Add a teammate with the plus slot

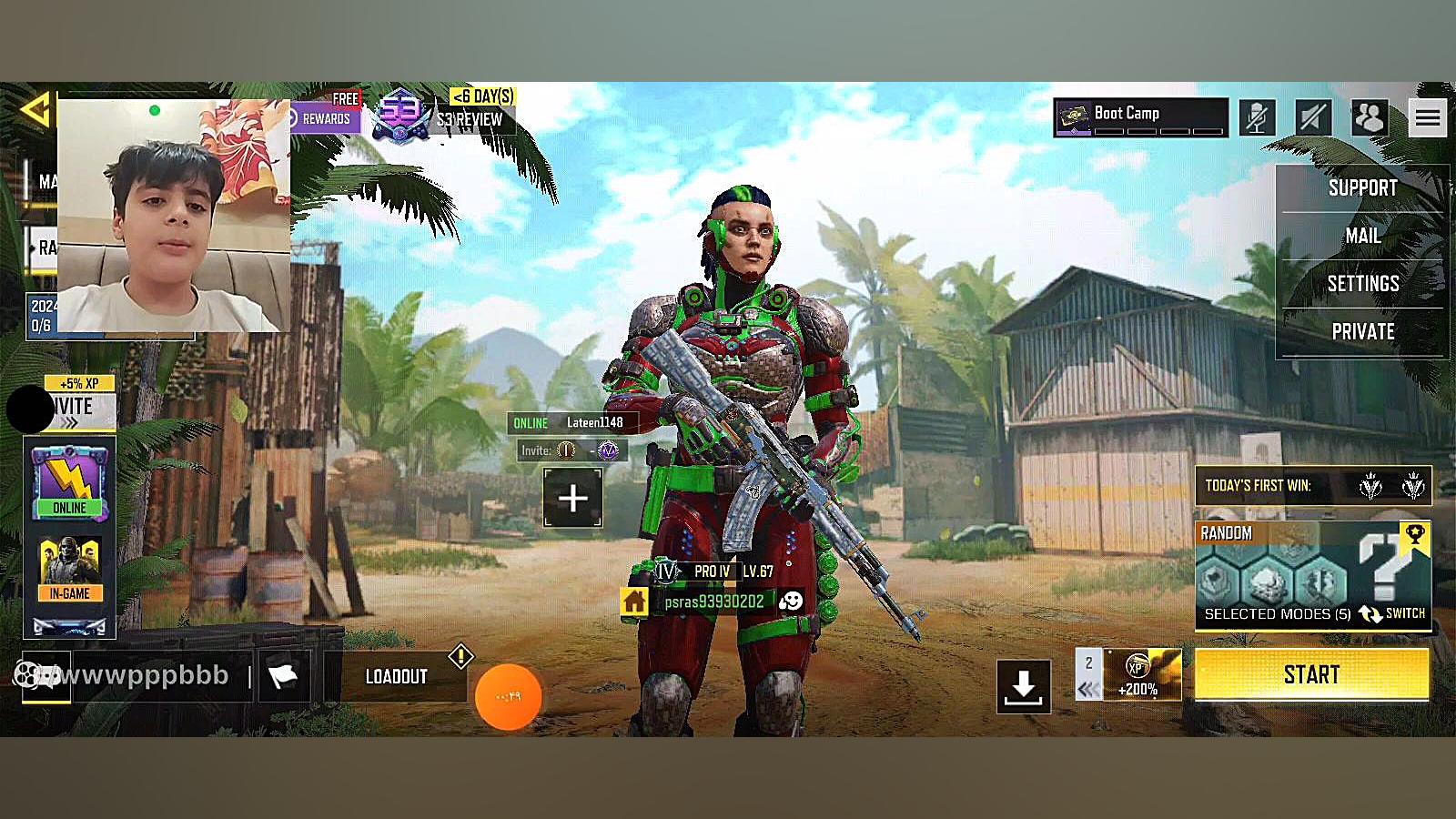[x=572, y=498]
